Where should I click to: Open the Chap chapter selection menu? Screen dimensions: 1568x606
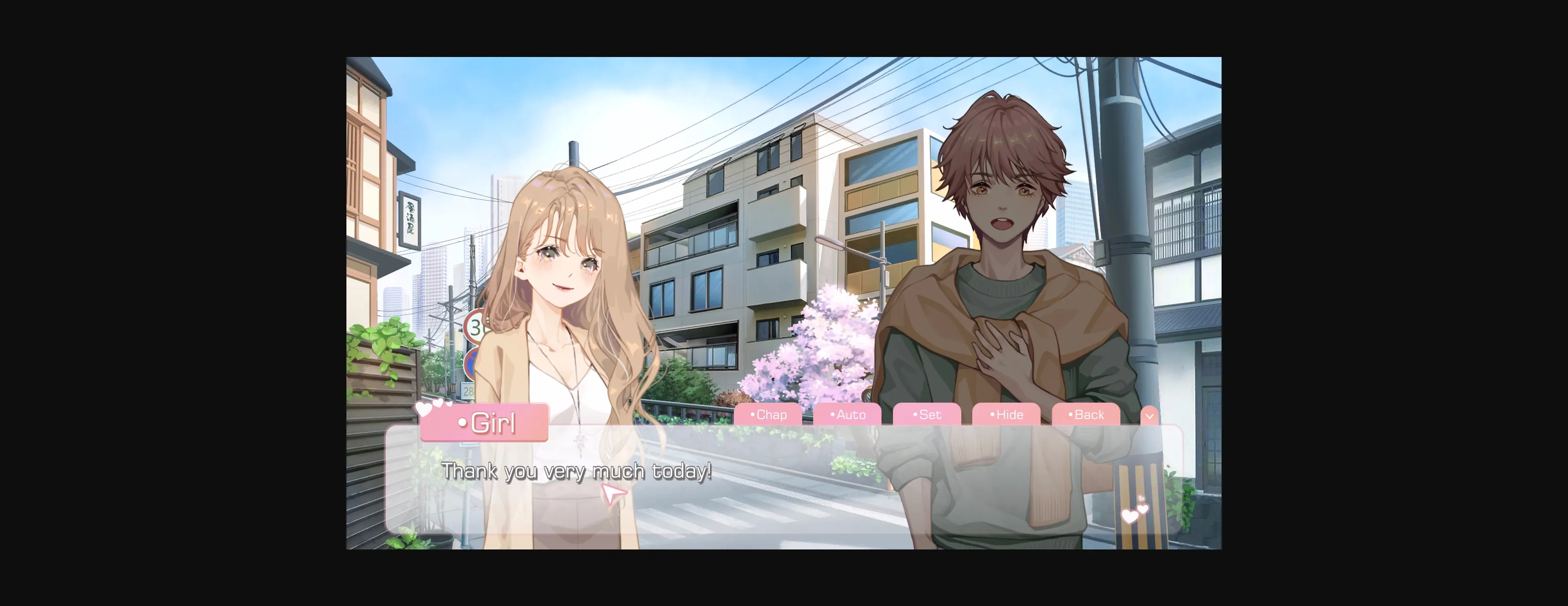(x=770, y=415)
